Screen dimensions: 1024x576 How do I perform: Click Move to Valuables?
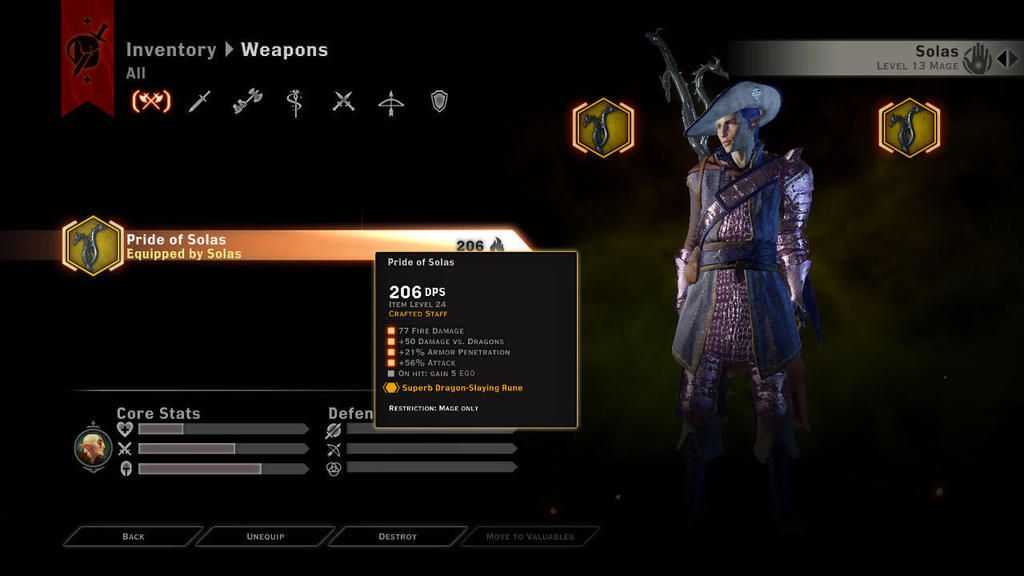pyautogui.click(x=530, y=537)
